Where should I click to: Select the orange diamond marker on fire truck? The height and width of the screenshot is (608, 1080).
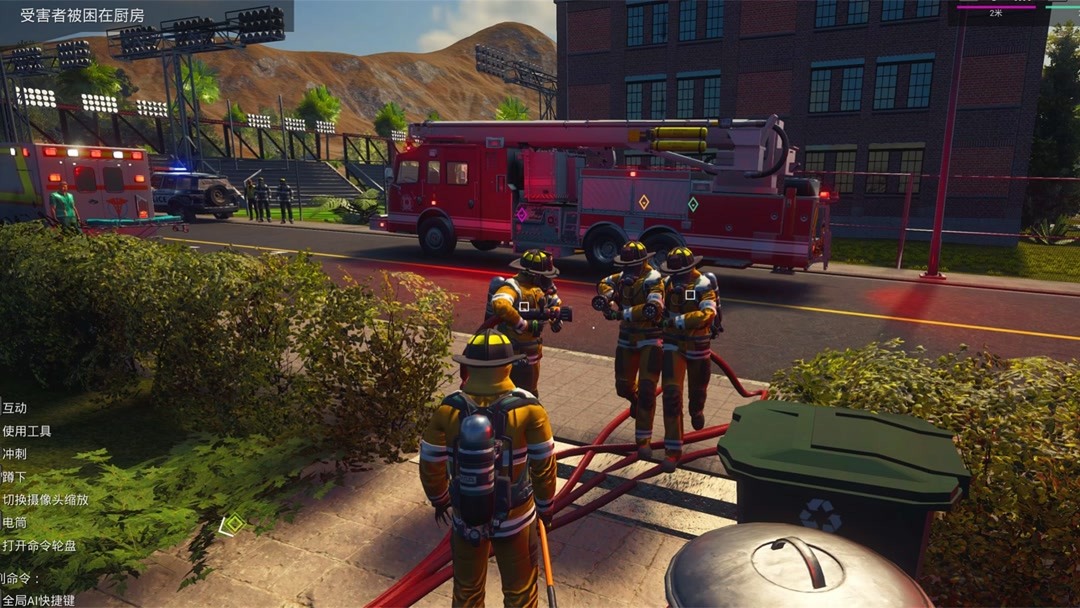coord(643,202)
